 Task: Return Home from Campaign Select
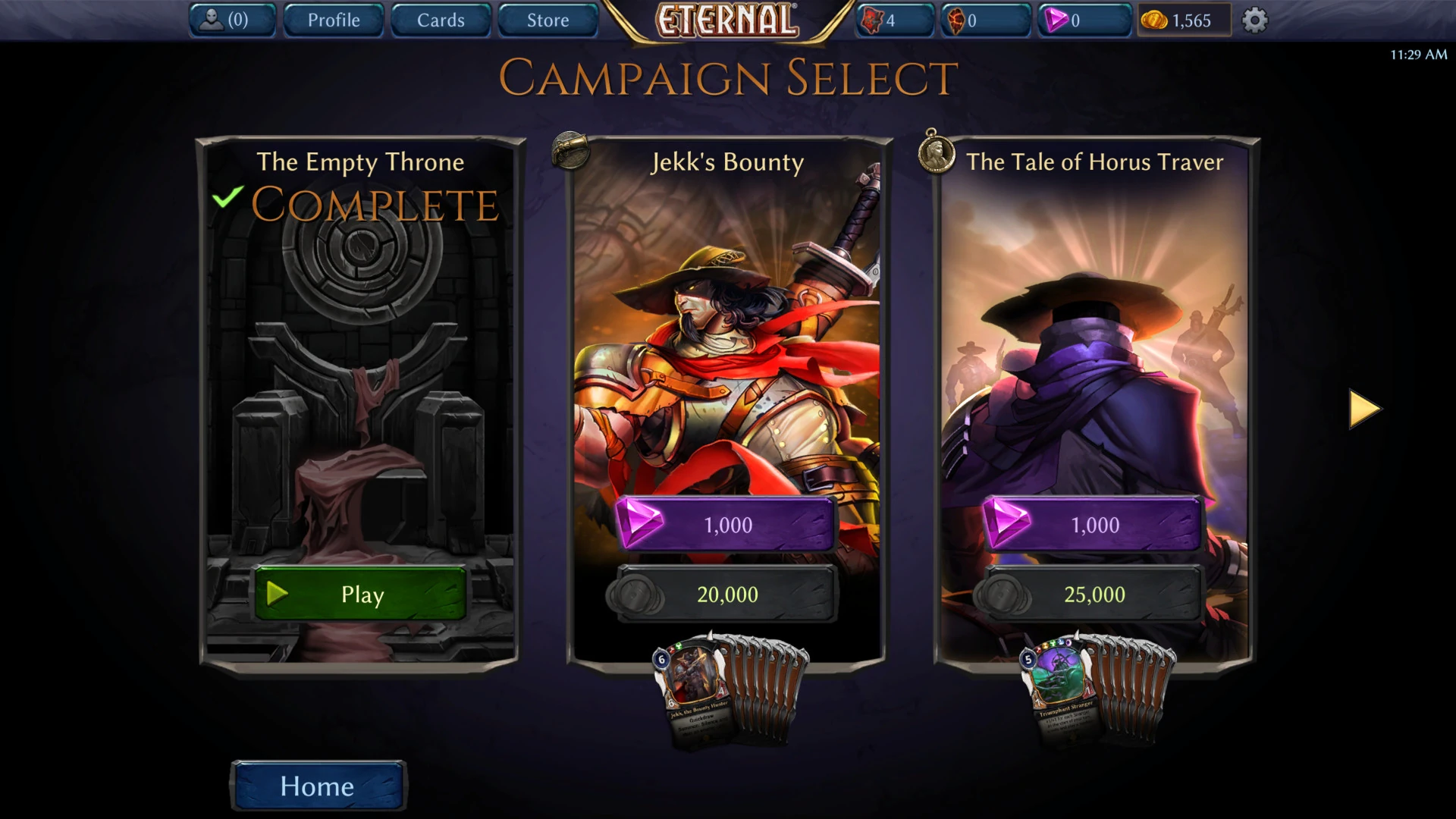pos(317,786)
